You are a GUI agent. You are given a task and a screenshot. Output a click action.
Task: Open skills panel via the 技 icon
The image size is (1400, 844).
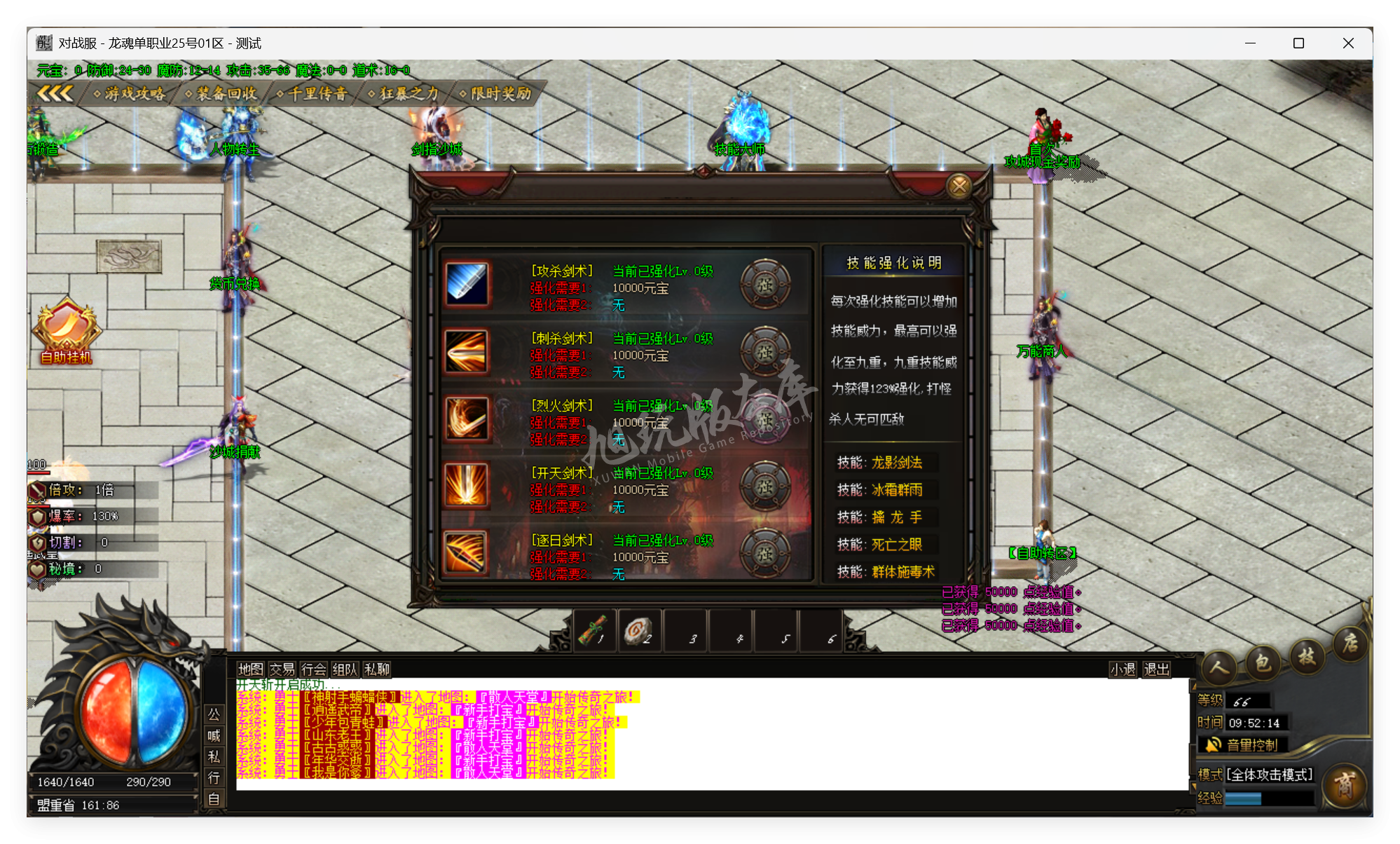[x=1306, y=658]
